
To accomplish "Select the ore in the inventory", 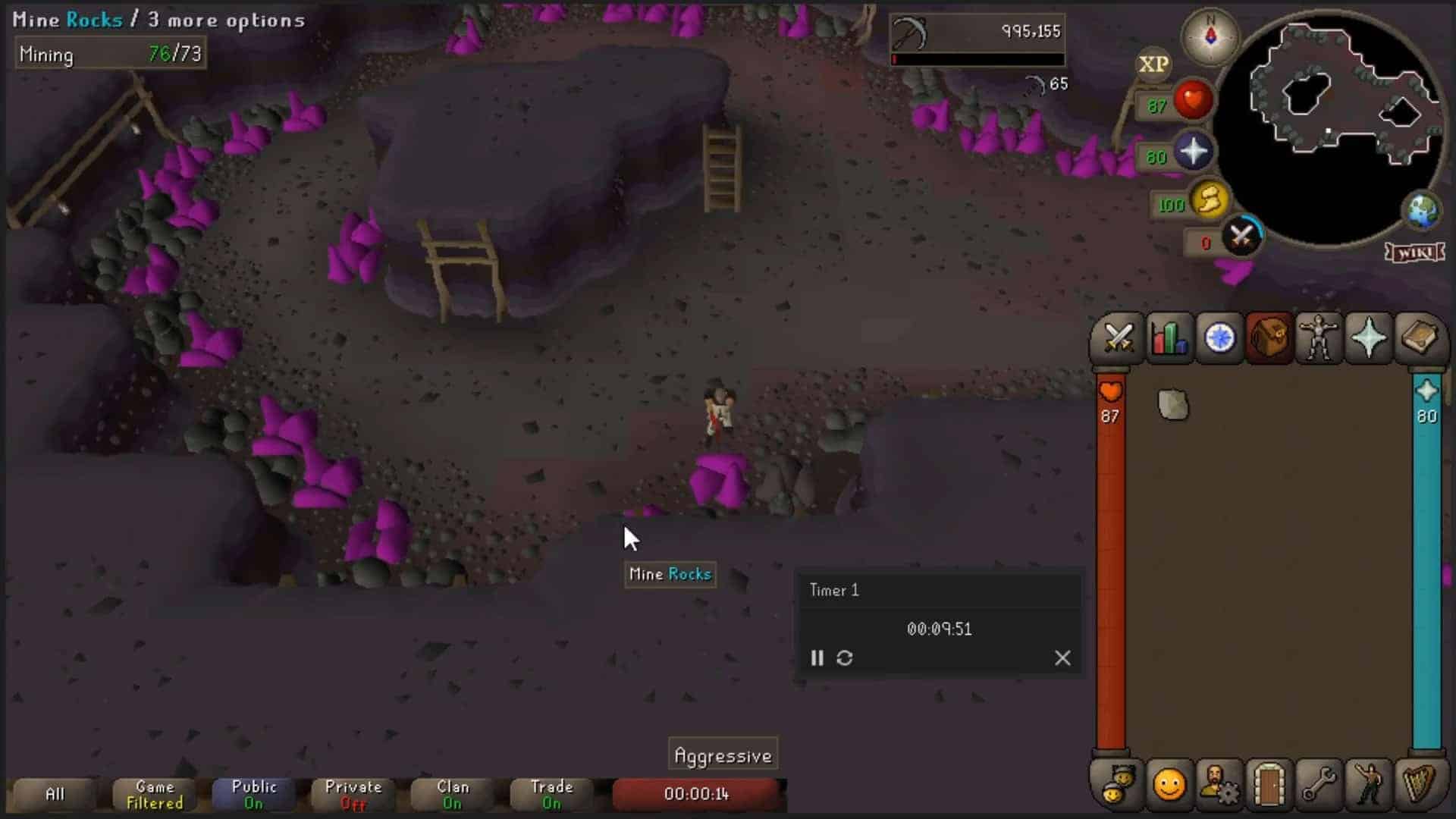I will [x=1173, y=404].
